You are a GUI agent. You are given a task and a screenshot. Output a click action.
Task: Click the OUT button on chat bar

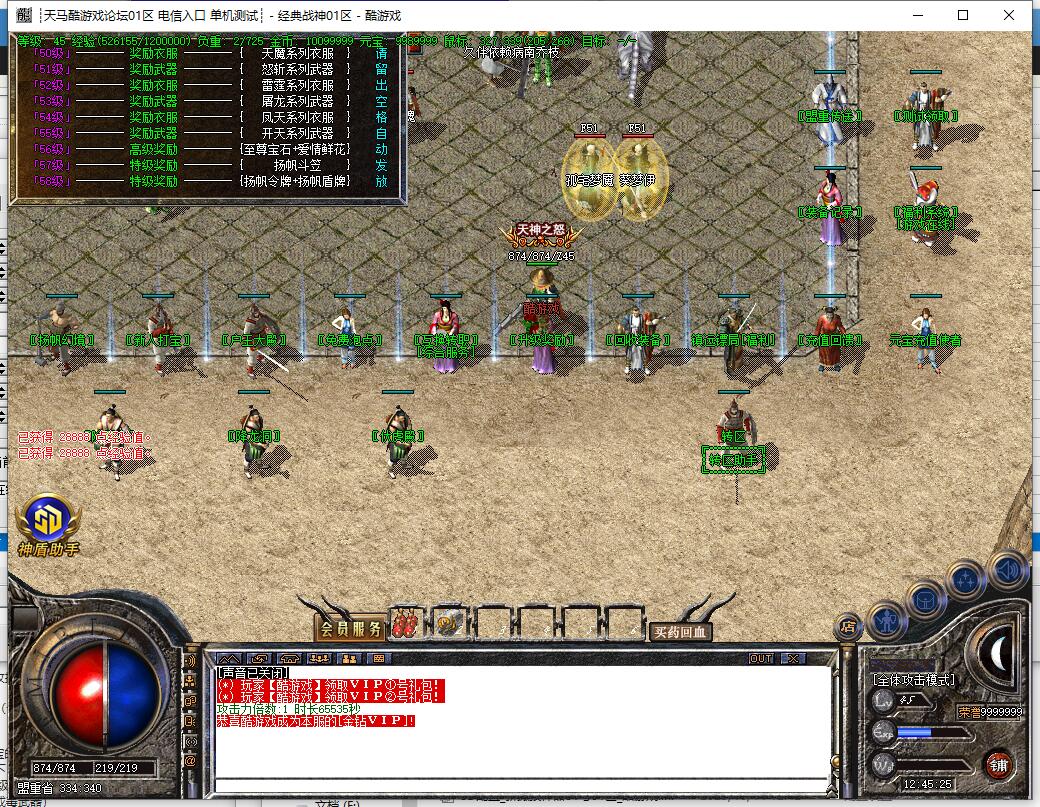[x=761, y=658]
